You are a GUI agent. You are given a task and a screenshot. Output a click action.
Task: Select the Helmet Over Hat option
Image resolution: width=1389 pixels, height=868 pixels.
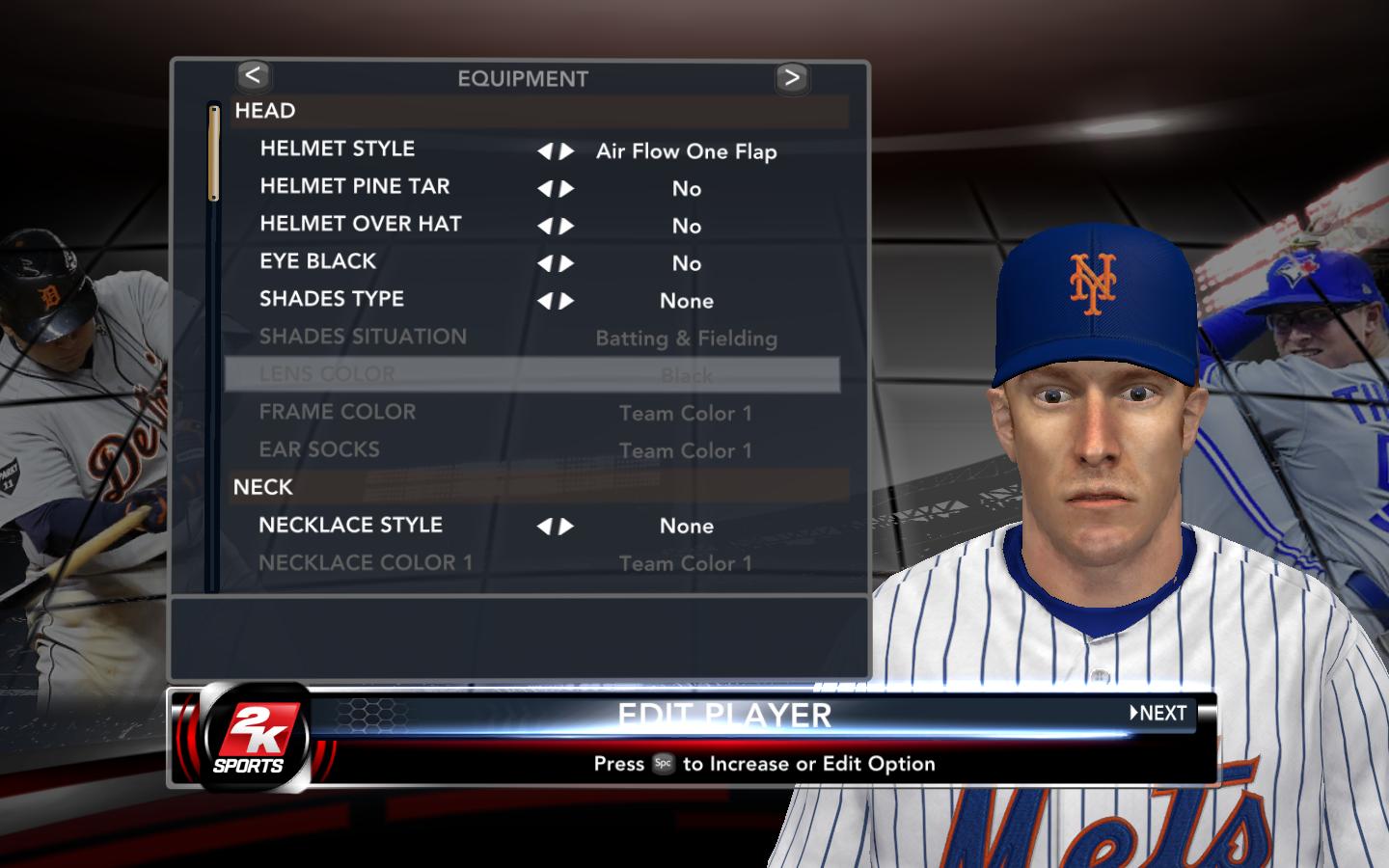tap(360, 225)
